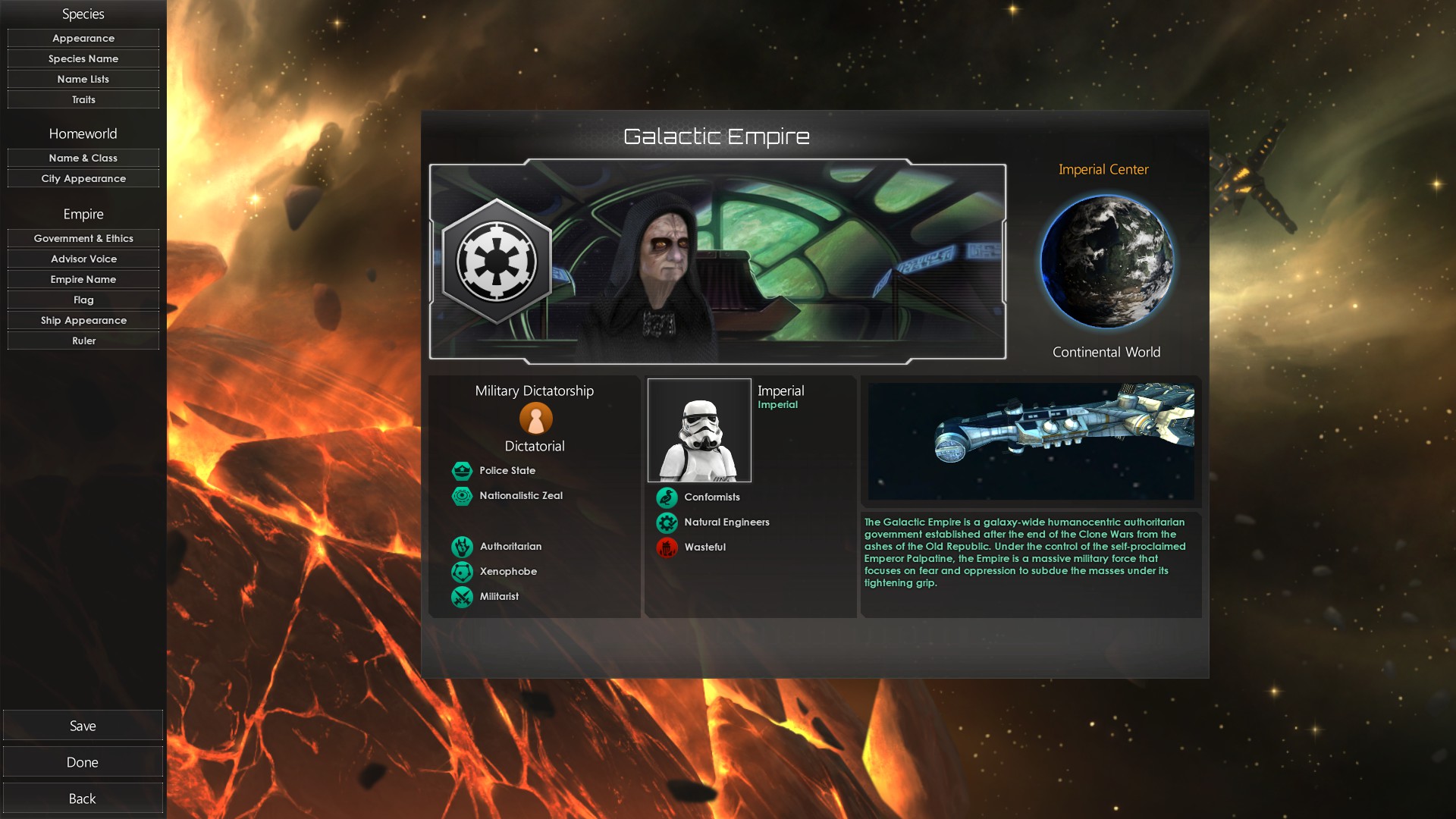Click the Dictatorial authority icon
Viewport: 1456px width, 819px height.
[x=535, y=418]
